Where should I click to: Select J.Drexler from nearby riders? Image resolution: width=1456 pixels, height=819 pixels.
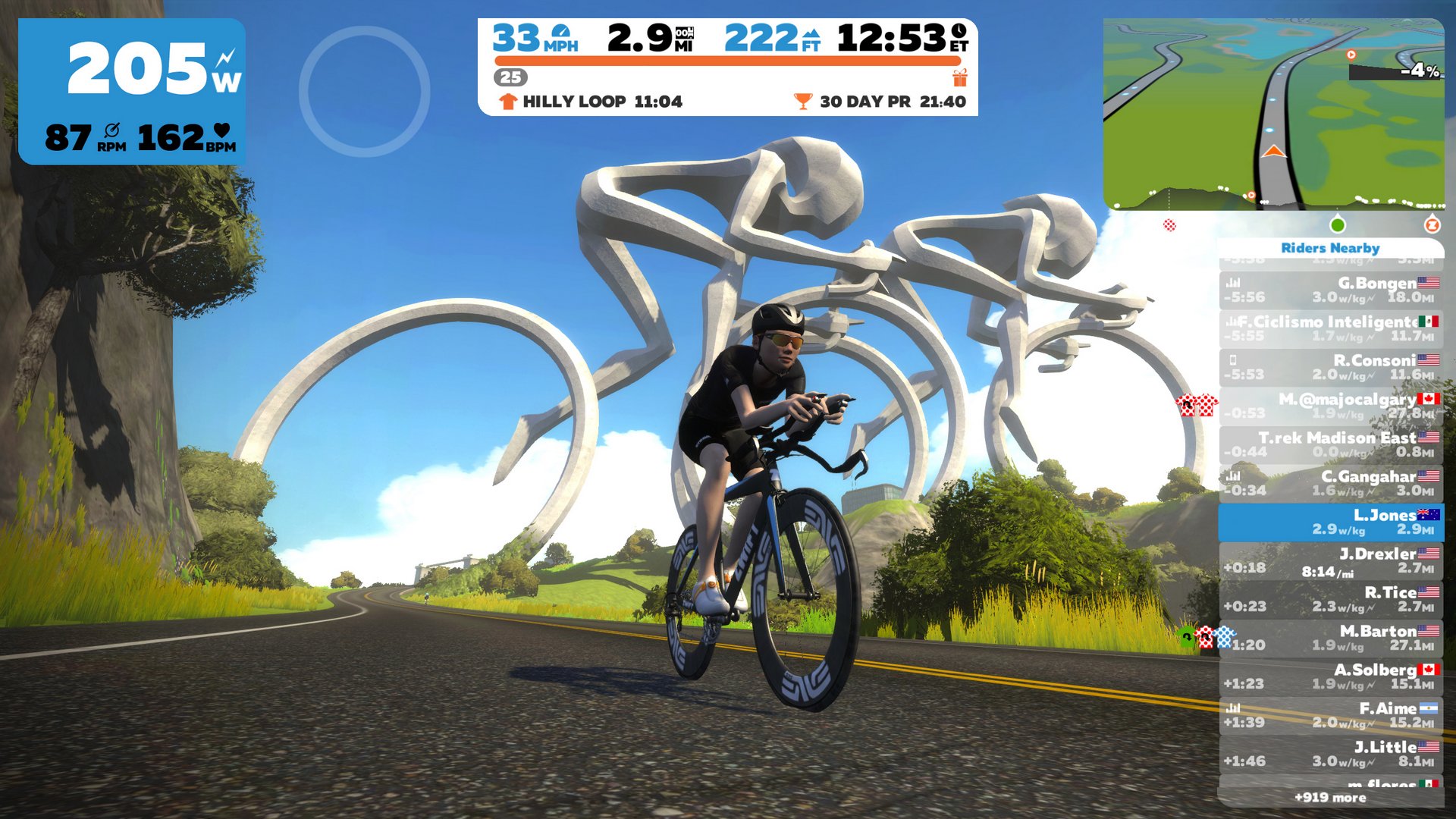[x=1331, y=561]
